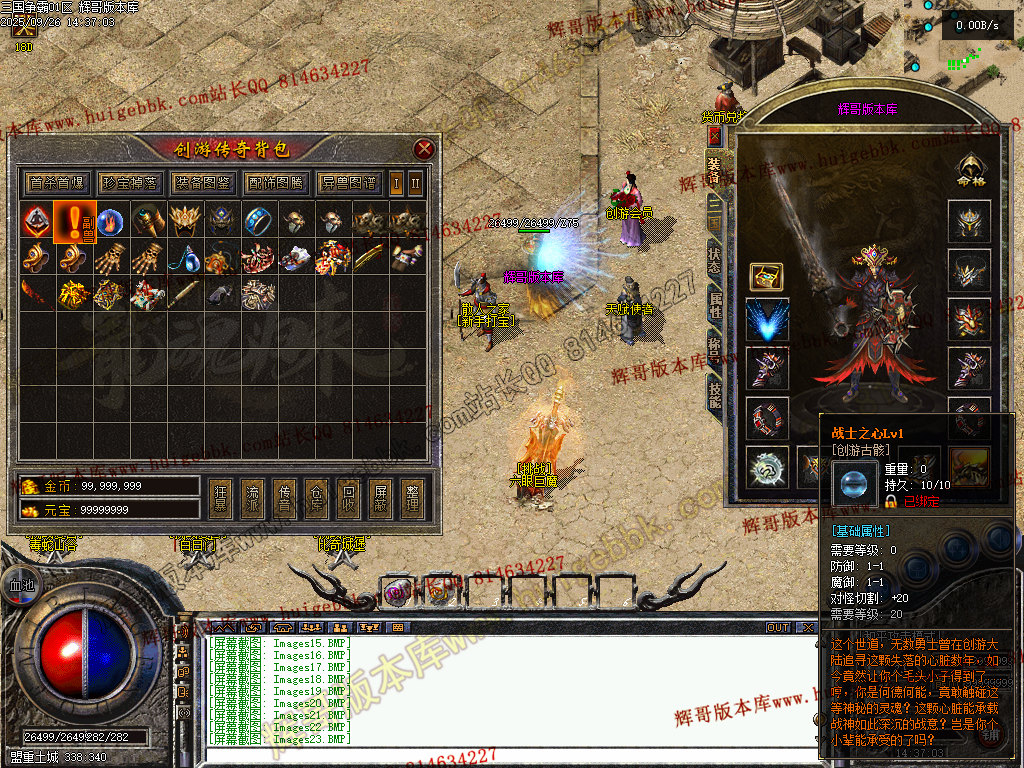The image size is (1024, 768).
Task: Click the 狂暴 button in the bag
Action: click(x=222, y=498)
